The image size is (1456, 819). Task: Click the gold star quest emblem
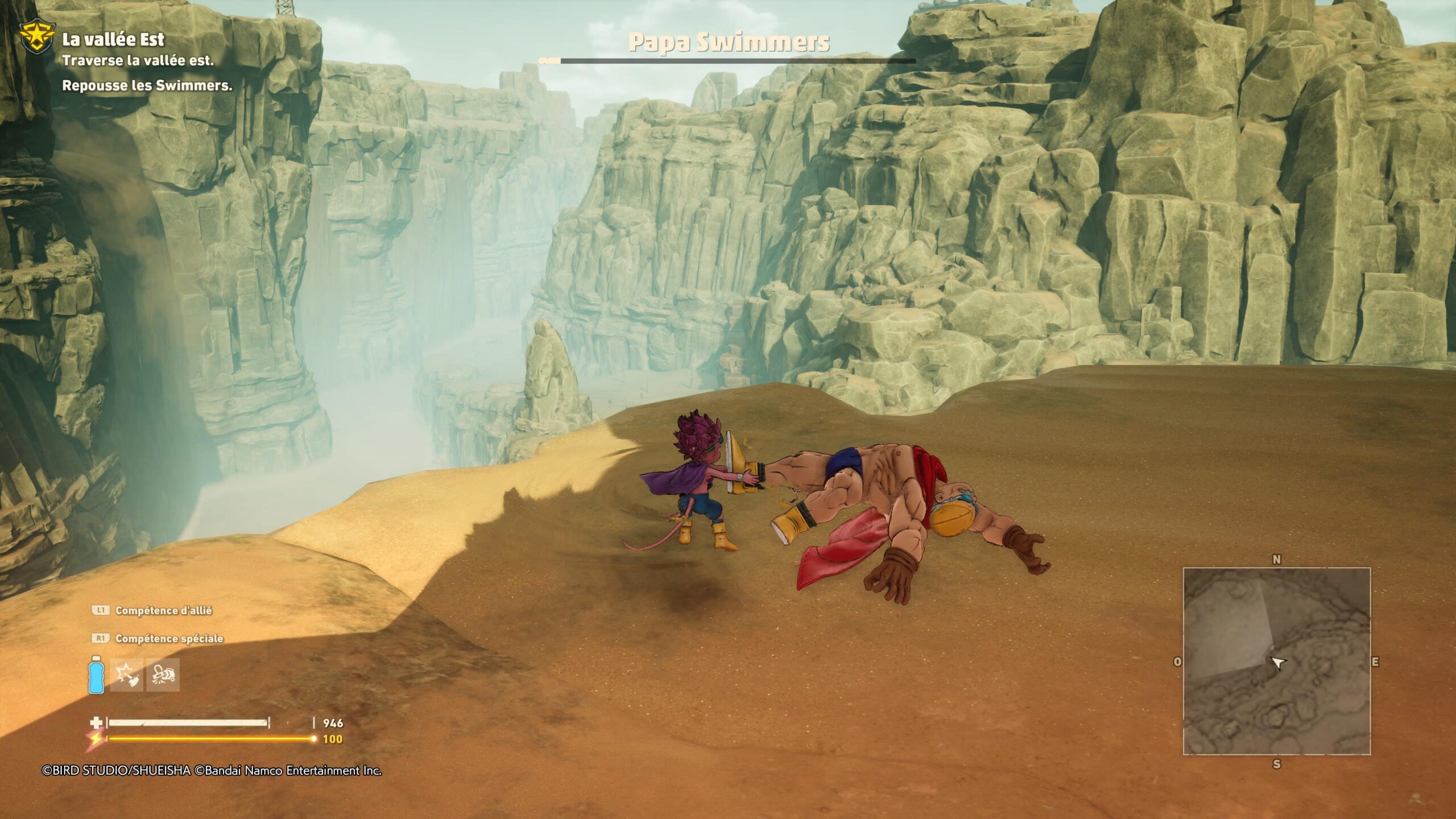click(x=38, y=38)
